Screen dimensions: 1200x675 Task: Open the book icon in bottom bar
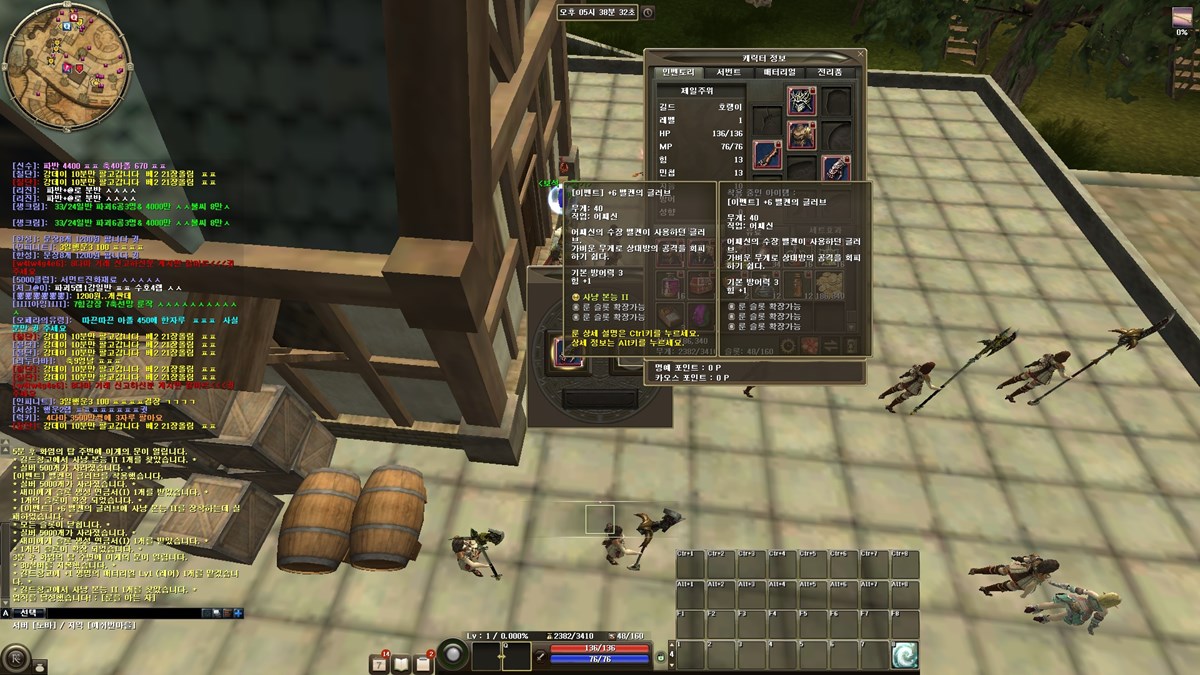[401, 664]
